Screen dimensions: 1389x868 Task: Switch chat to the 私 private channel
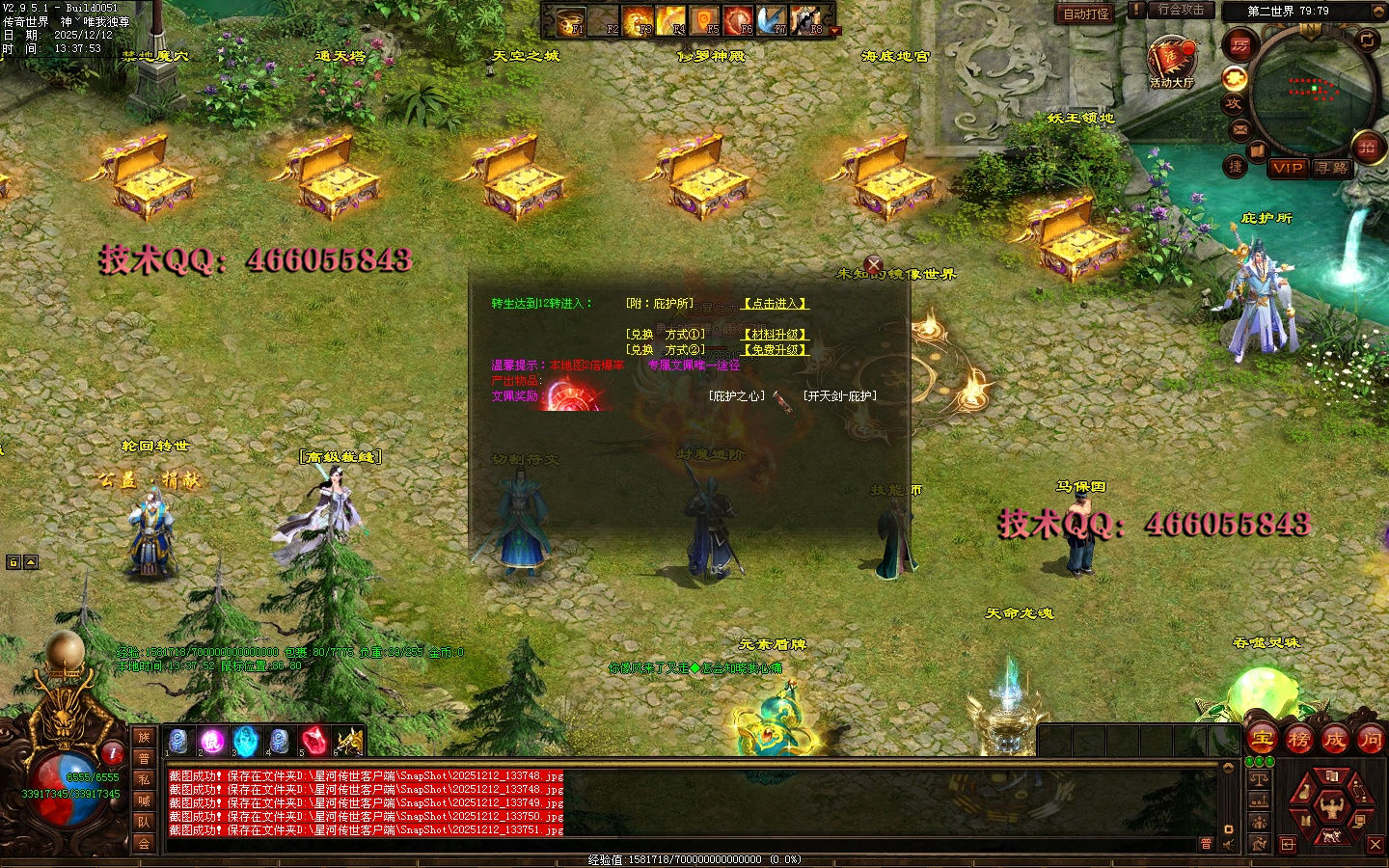(144, 779)
